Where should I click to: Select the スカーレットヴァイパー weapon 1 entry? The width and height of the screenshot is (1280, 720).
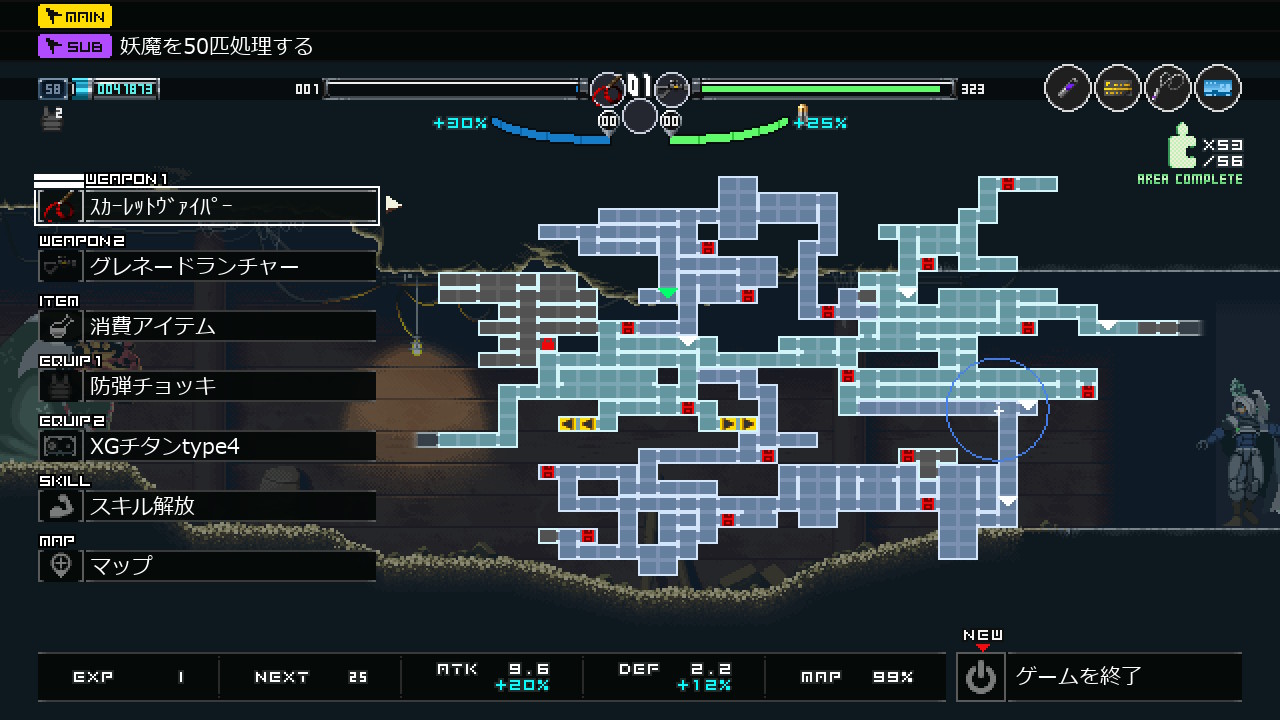(207, 207)
